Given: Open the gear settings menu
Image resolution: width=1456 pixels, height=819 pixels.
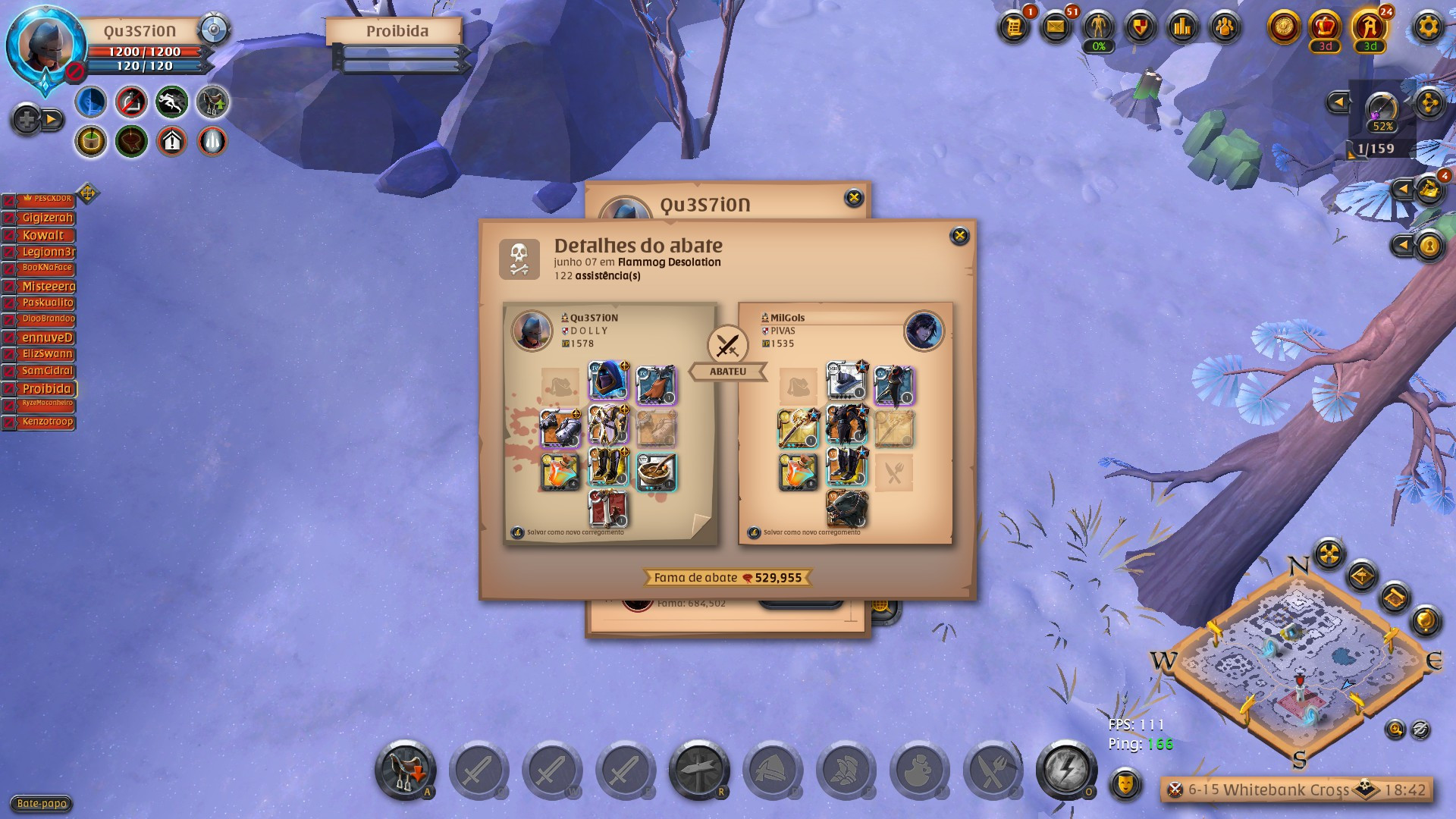Looking at the screenshot, I should pos(1428,28).
